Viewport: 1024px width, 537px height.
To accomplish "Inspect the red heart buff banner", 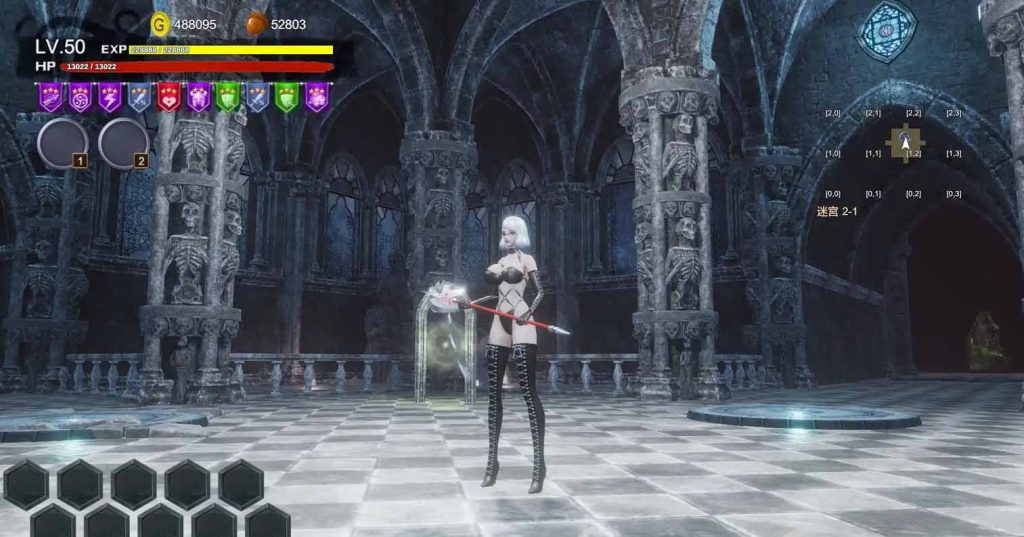I will click(x=169, y=96).
